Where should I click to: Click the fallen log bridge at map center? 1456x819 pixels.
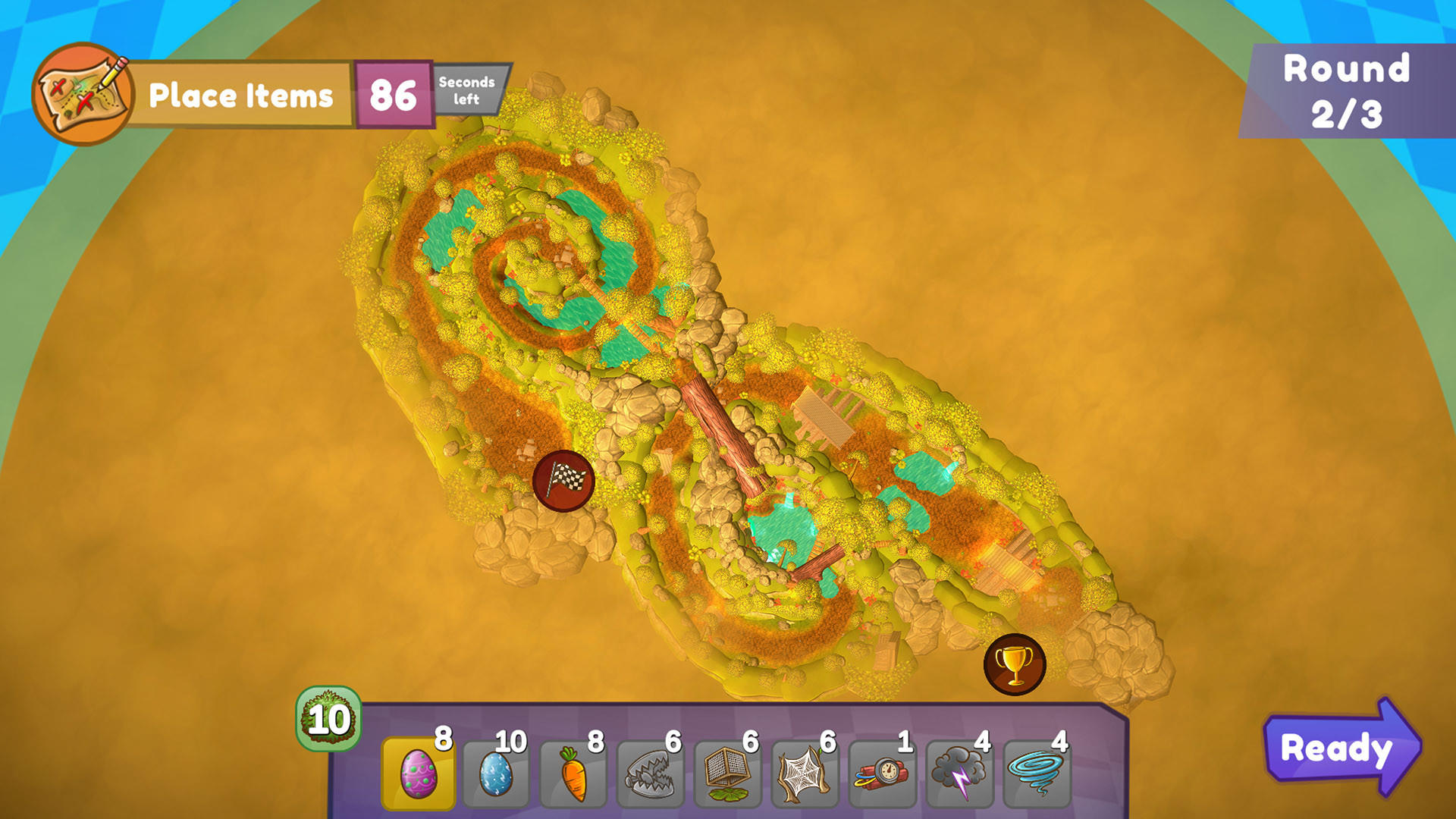[724, 432]
